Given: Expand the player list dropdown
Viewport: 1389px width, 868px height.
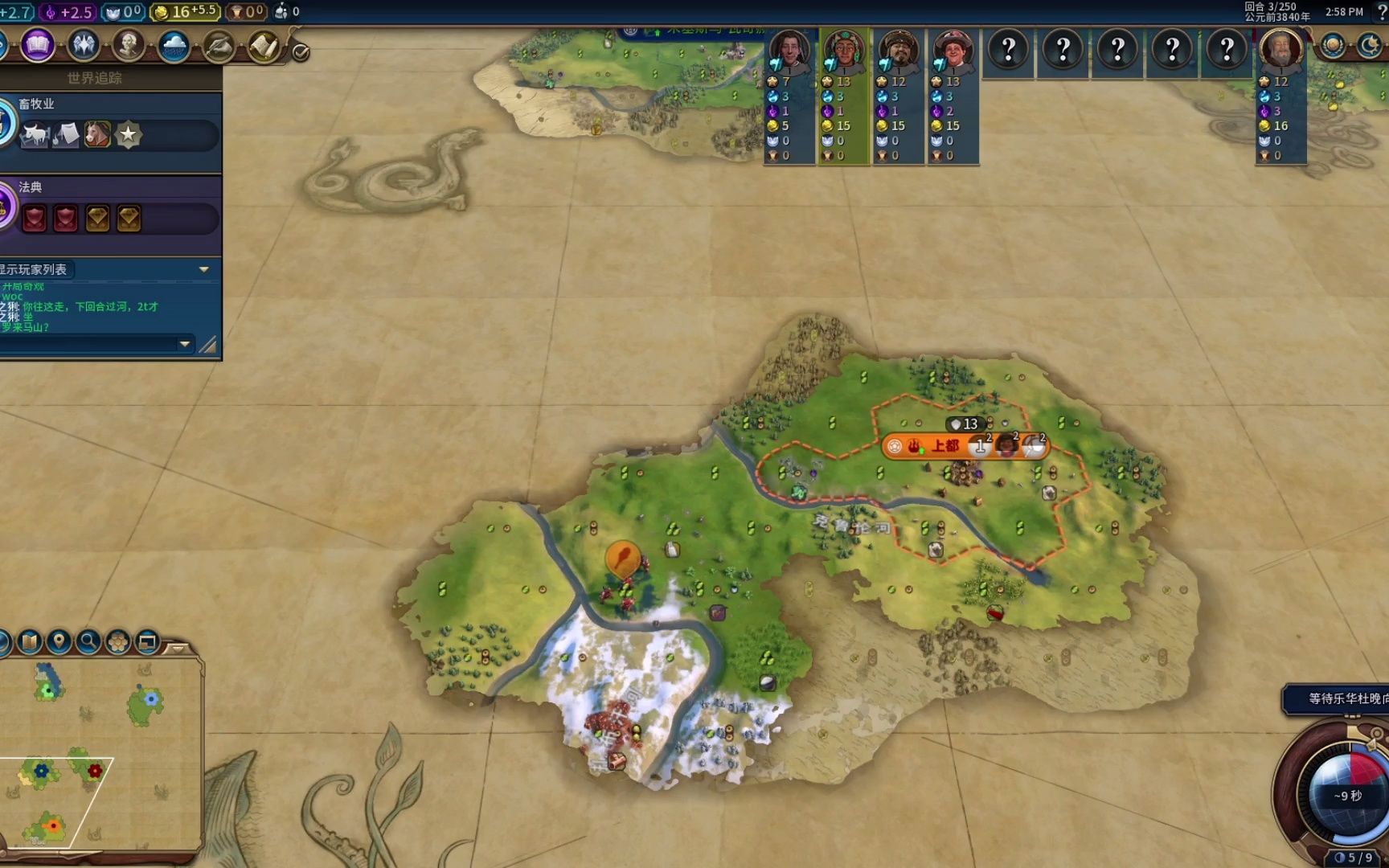Looking at the screenshot, I should (x=203, y=269).
